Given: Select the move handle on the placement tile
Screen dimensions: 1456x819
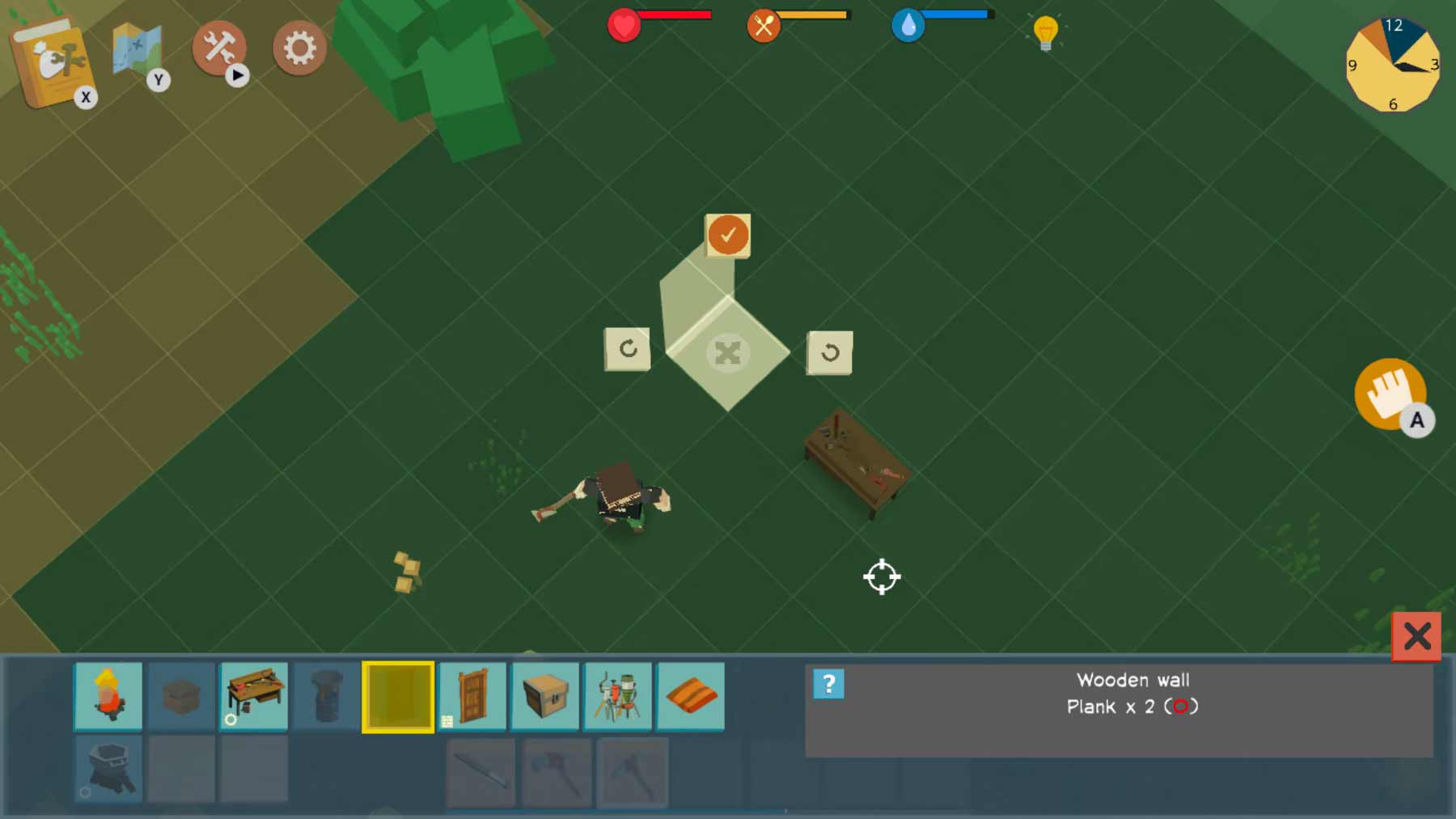Looking at the screenshot, I should pos(727,353).
